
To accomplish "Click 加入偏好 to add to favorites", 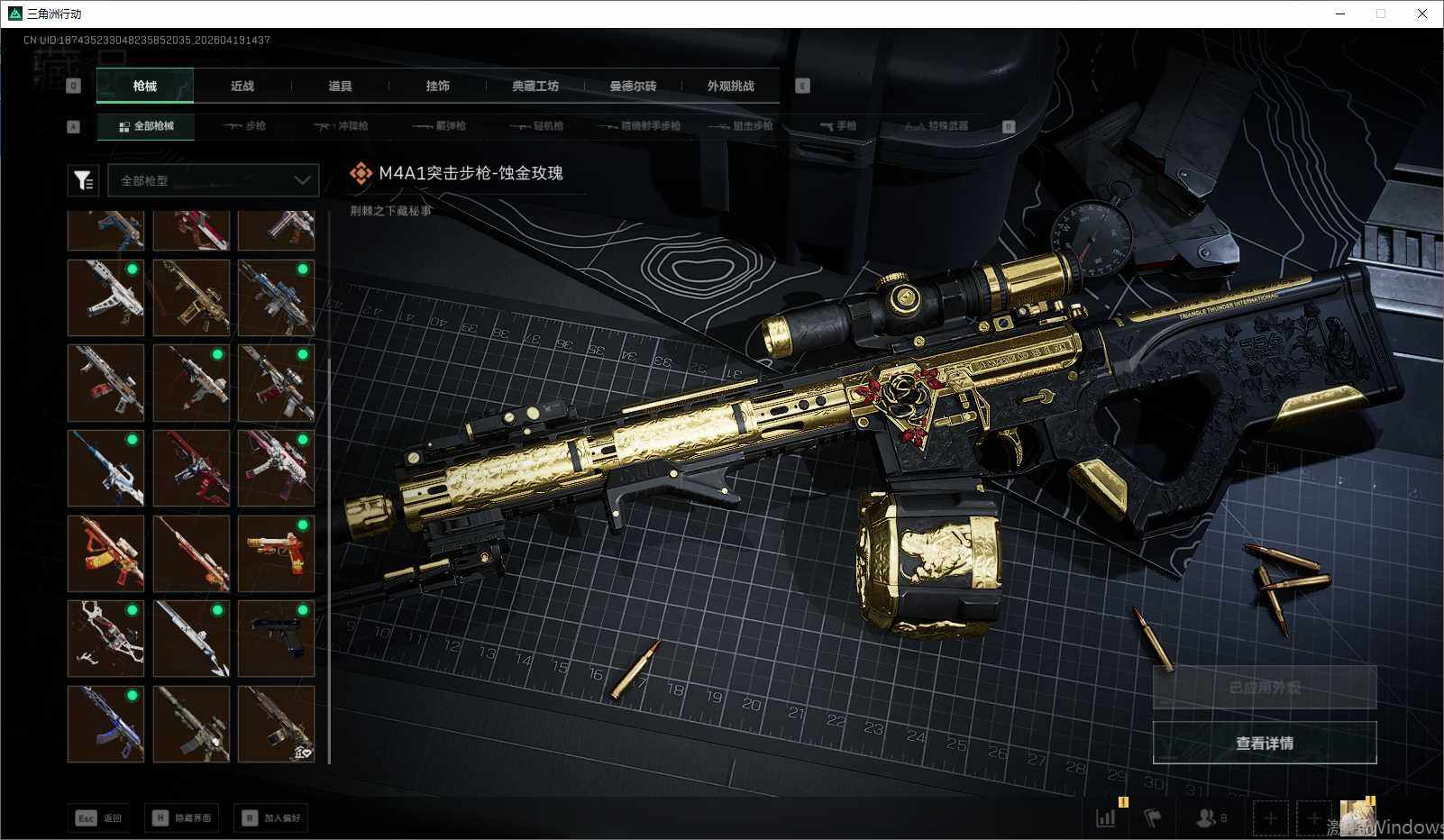I will [x=270, y=817].
